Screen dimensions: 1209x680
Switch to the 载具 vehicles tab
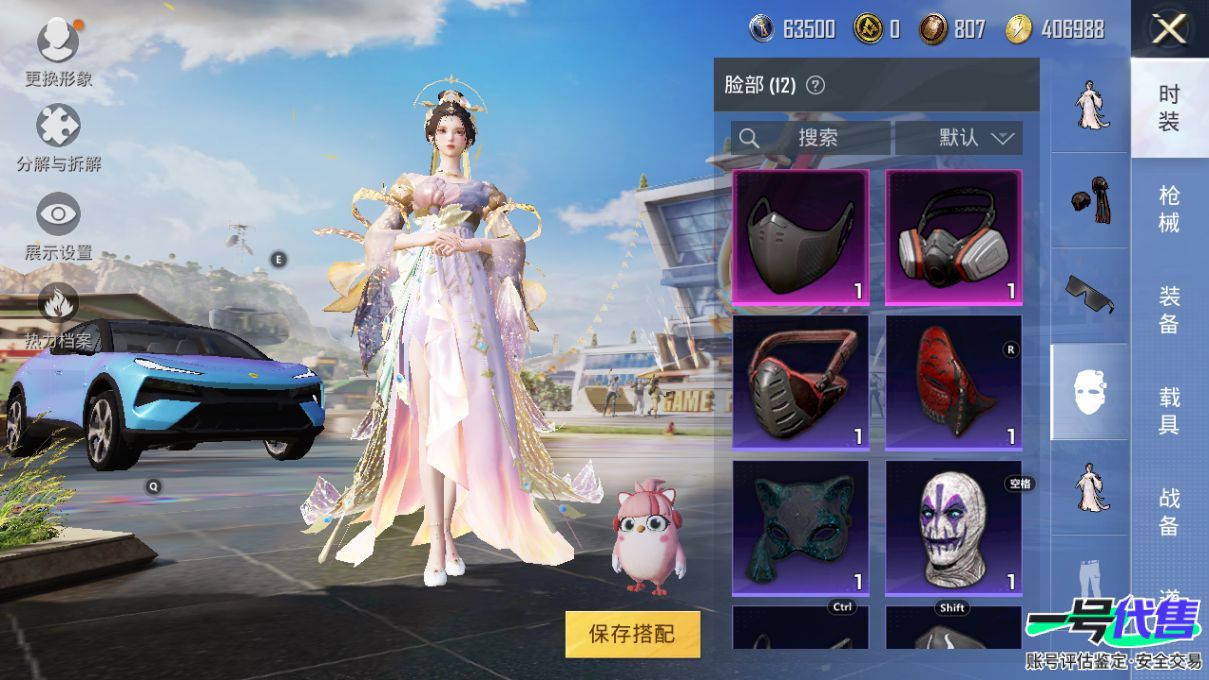pyautogui.click(x=1169, y=411)
